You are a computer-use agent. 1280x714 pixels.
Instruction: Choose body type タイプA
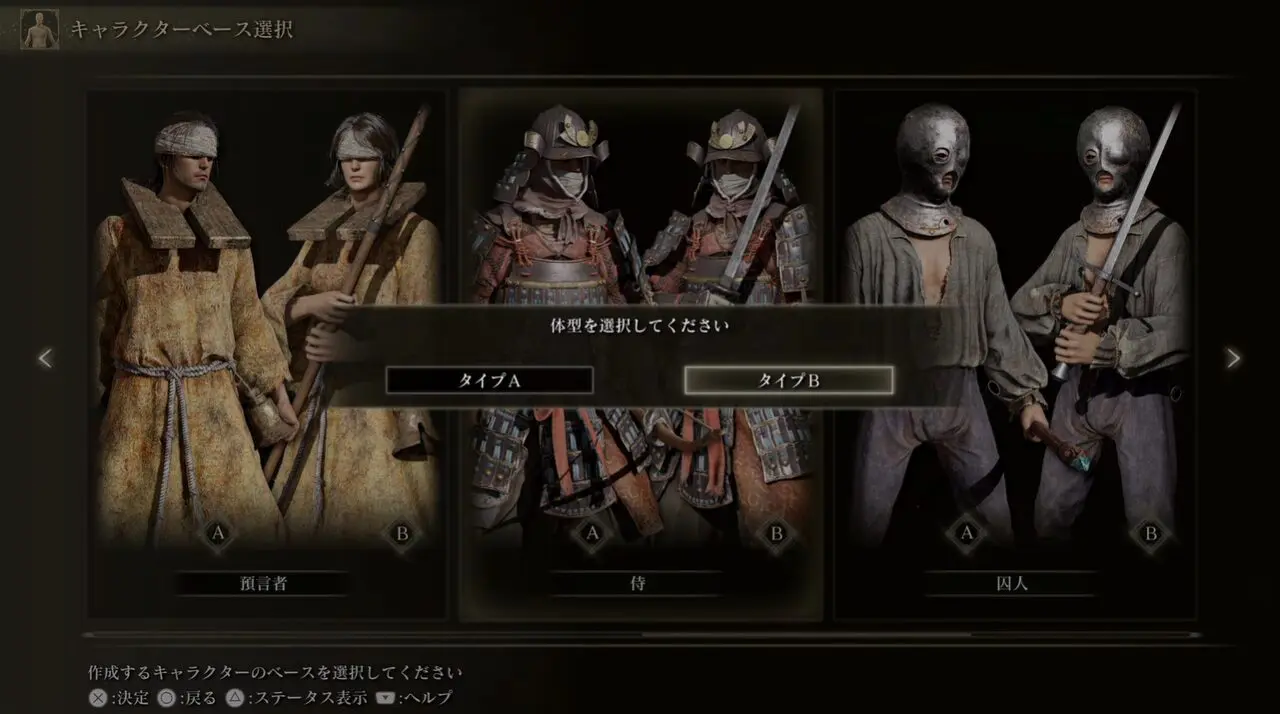coord(489,380)
